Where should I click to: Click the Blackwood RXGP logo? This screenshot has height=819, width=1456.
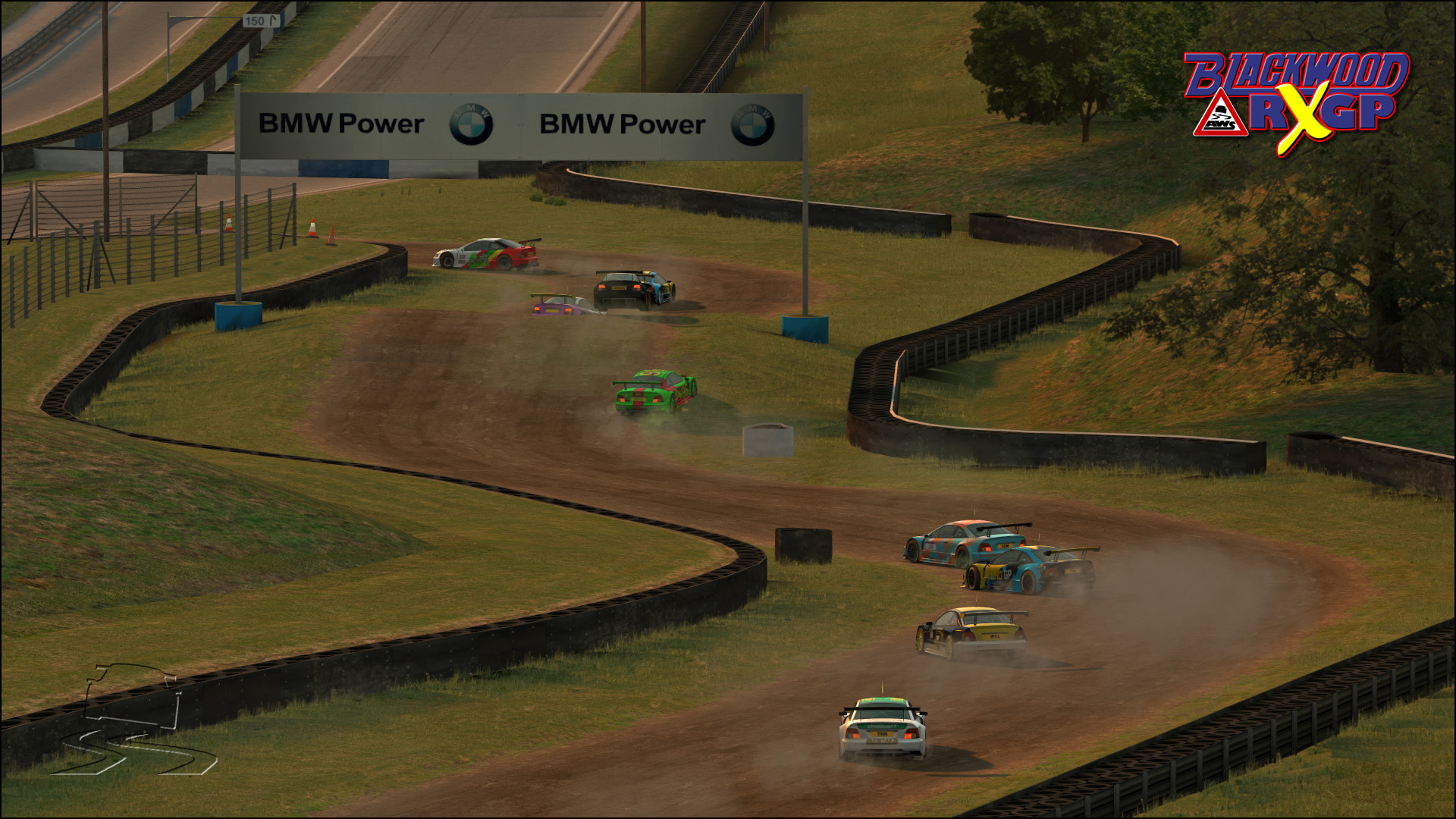coord(1297,101)
